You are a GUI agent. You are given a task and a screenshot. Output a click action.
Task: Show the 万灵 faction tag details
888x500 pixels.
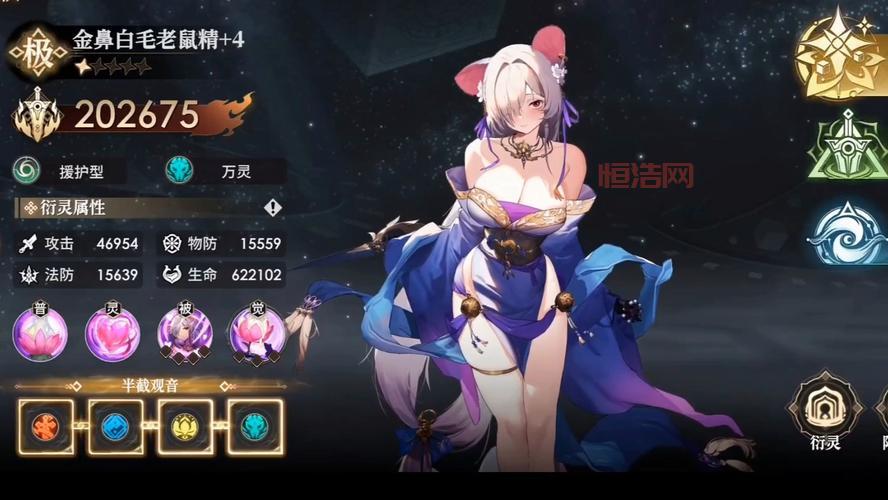(x=224, y=171)
